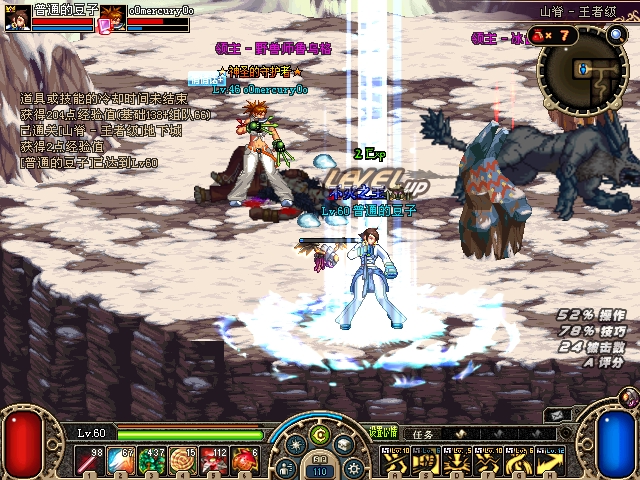Click the green C button in center hub
This screenshot has width=640, height=480.
(x=319, y=435)
